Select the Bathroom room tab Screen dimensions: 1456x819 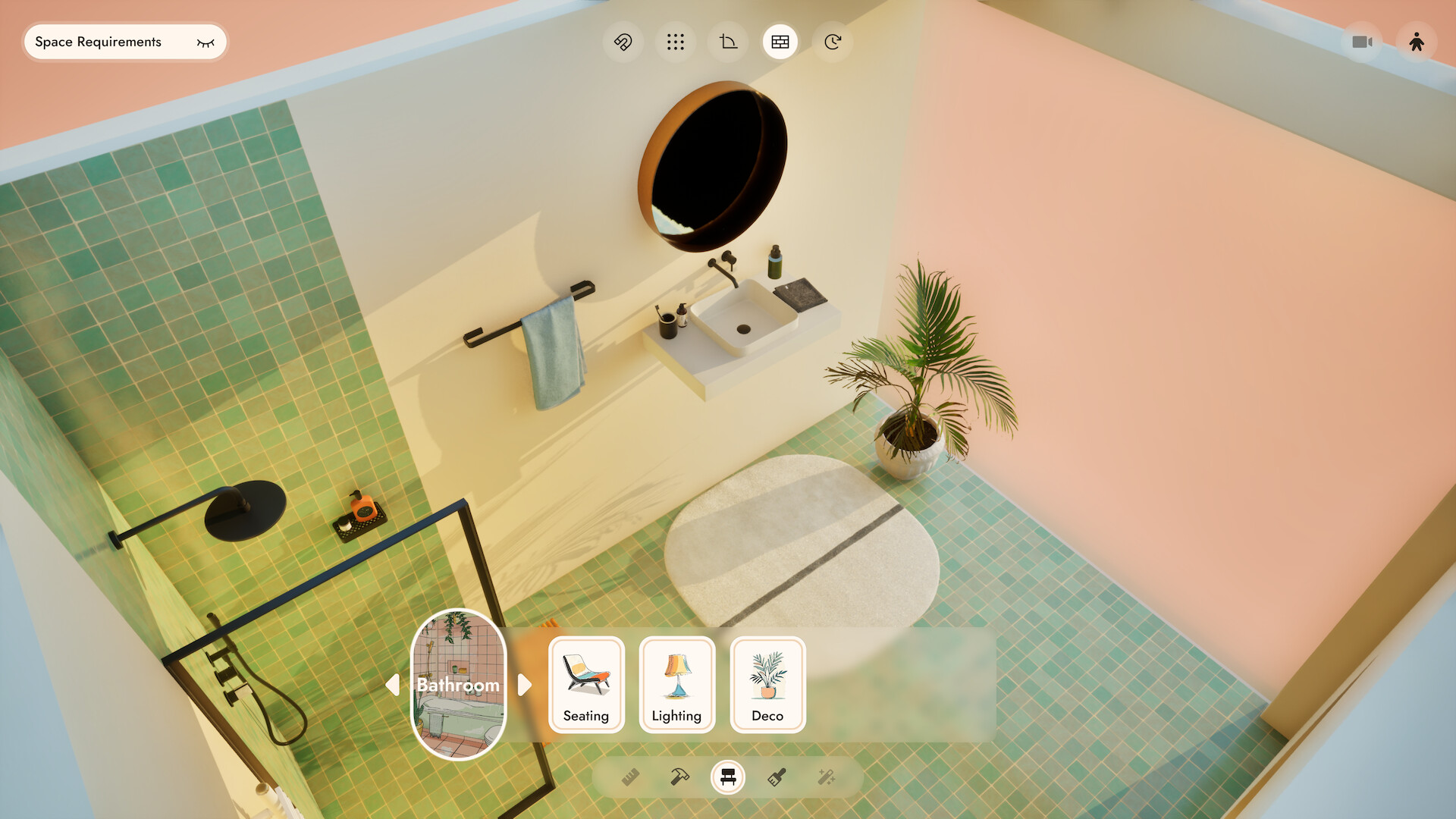[x=457, y=685]
